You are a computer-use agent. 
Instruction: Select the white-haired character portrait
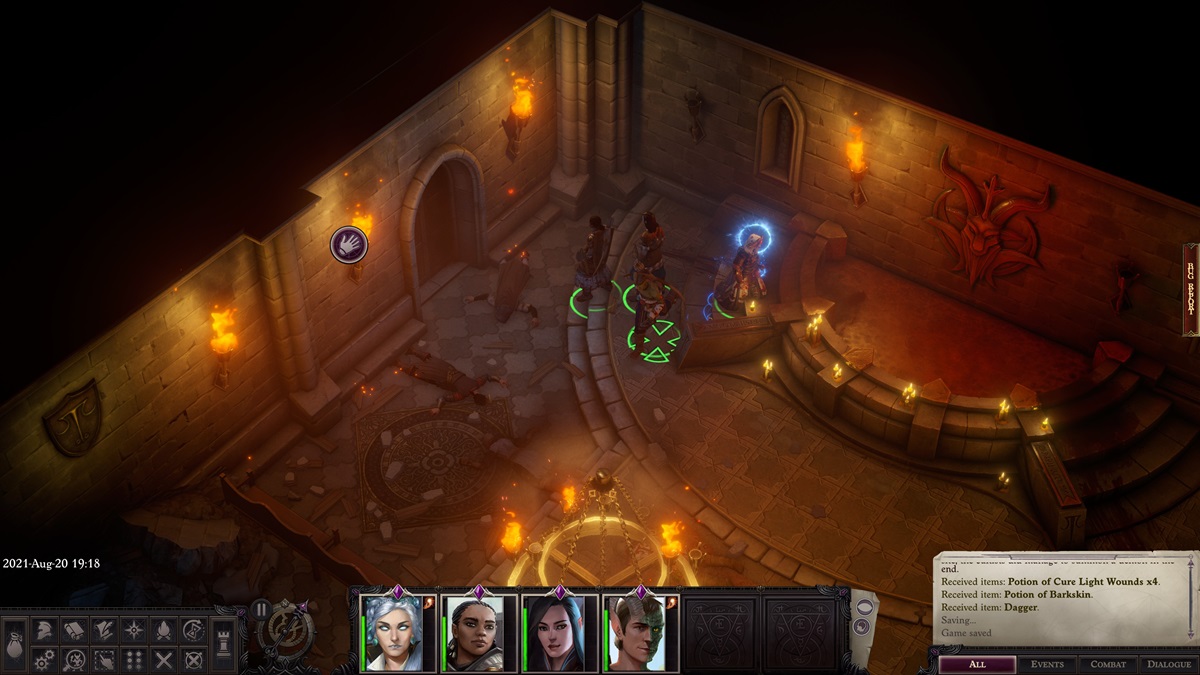pyautogui.click(x=397, y=634)
